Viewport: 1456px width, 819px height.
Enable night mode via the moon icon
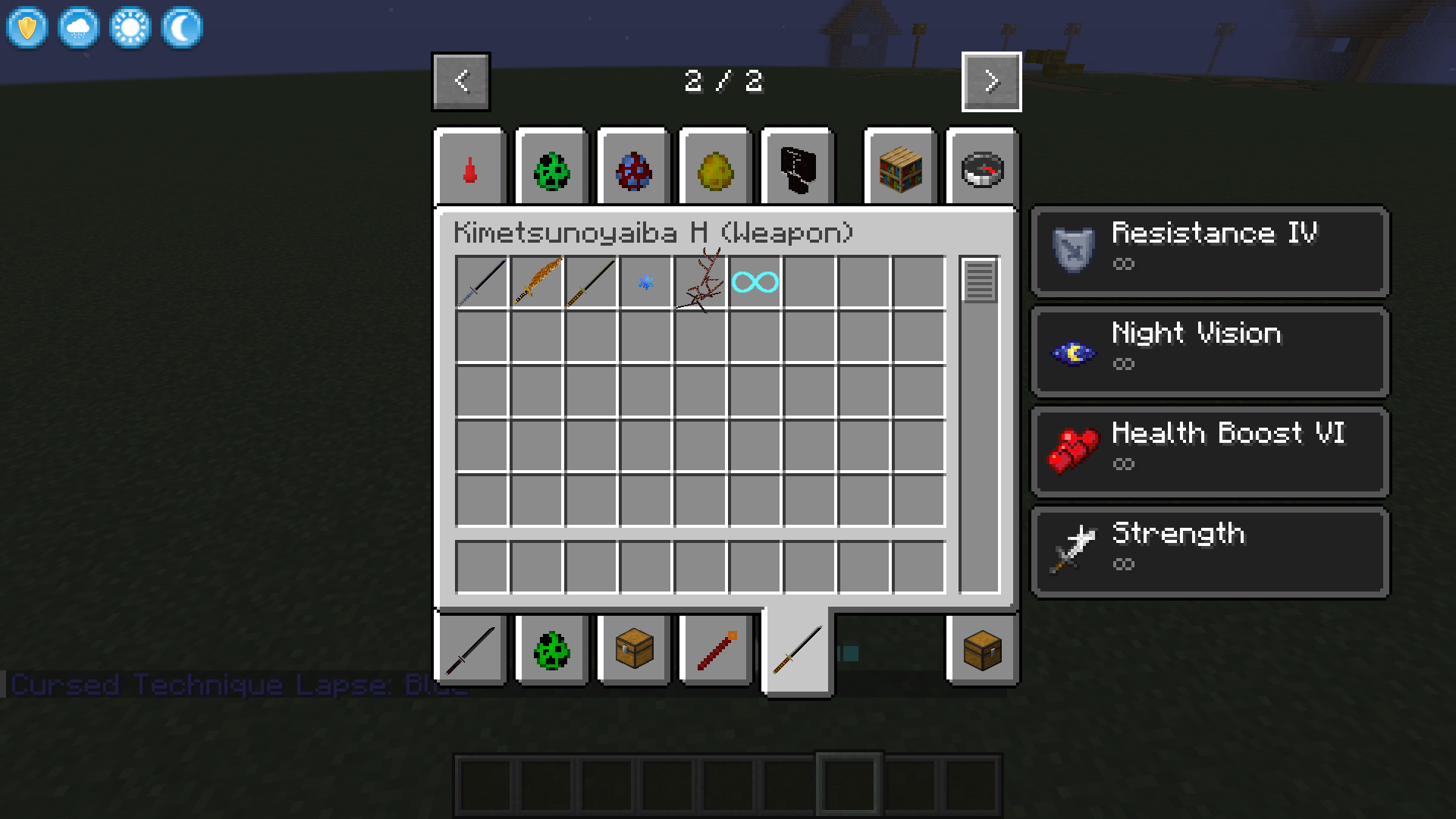coord(181,27)
